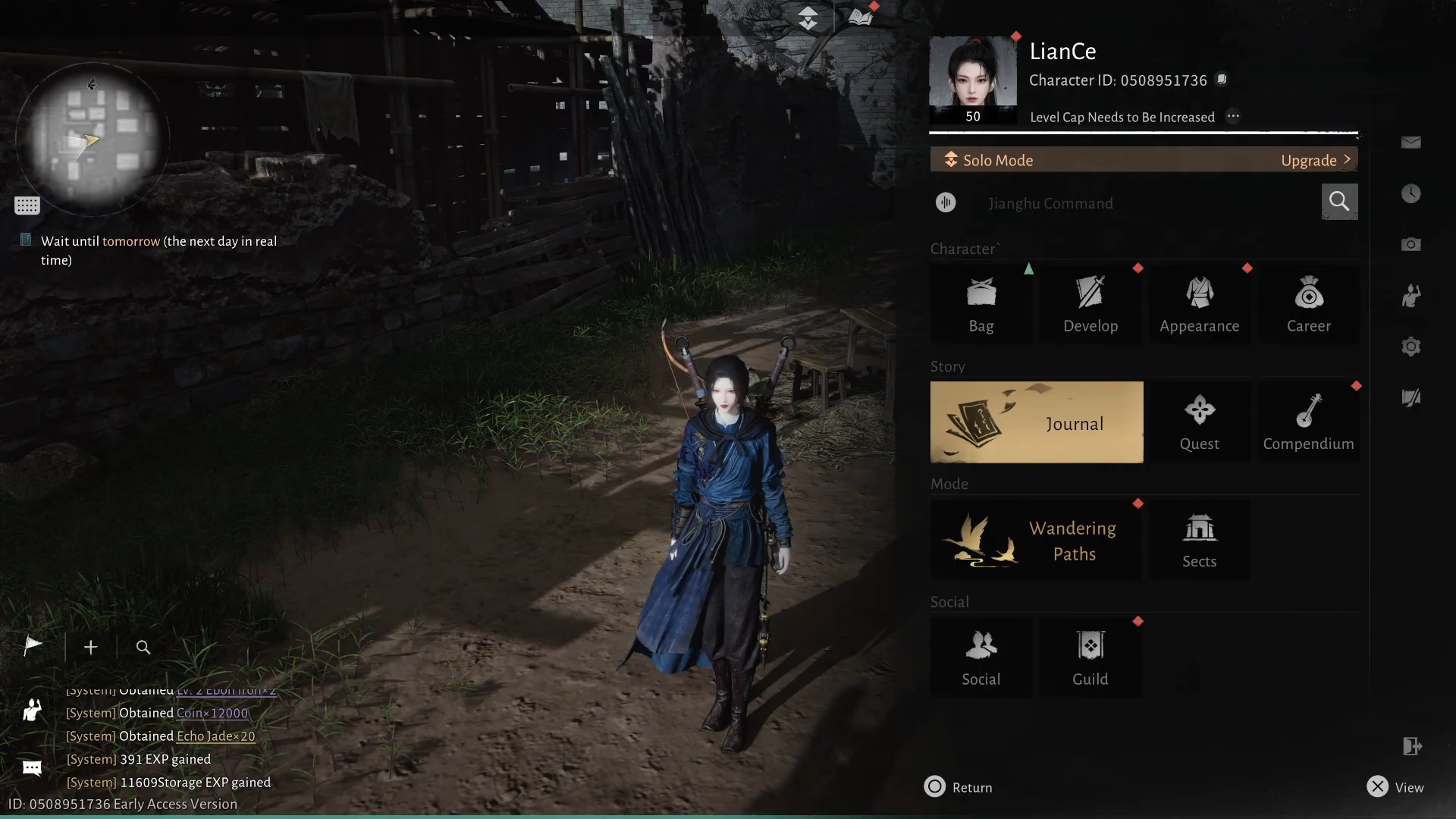Select Wandering Paths mode
The image size is (1456, 819).
(1036, 541)
